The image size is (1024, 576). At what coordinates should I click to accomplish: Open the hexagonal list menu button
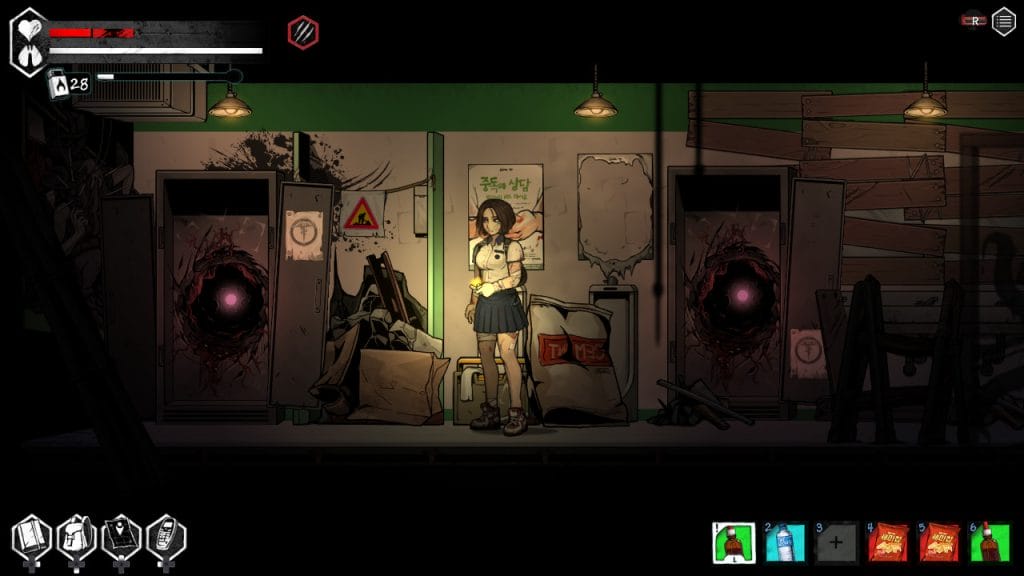[x=1004, y=22]
